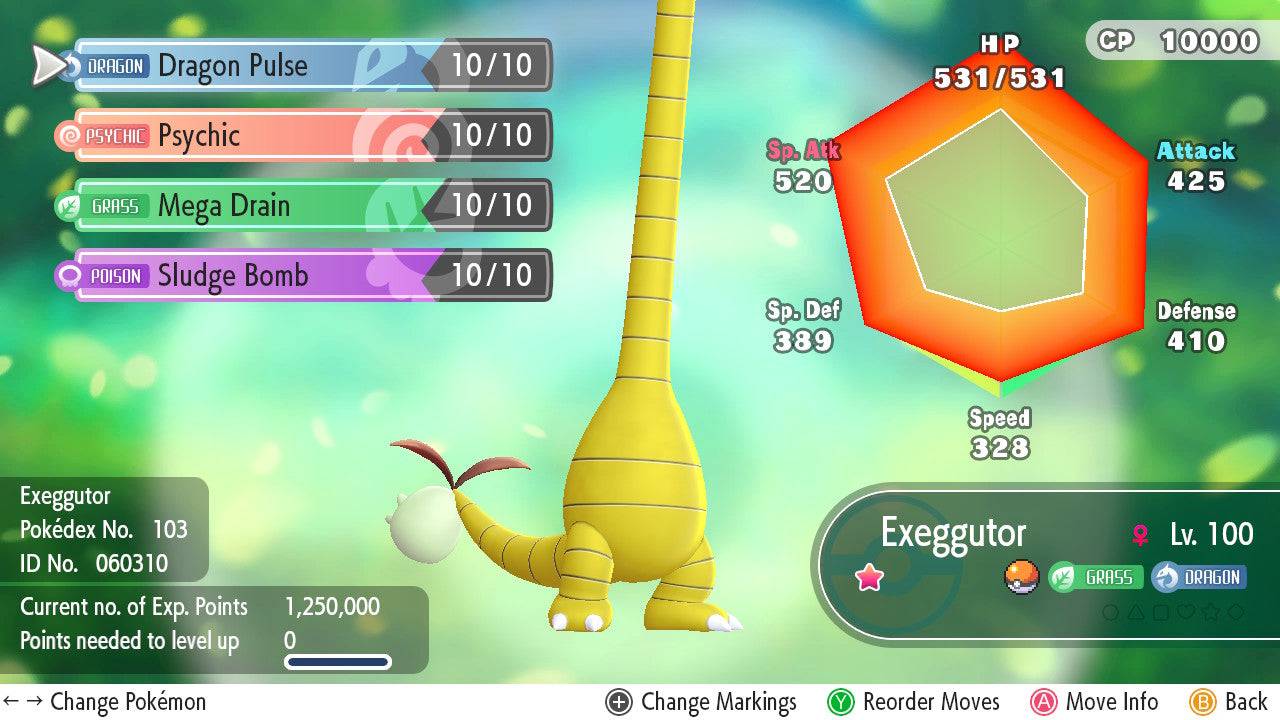Click the A button icon beside Move Info

point(1044,702)
